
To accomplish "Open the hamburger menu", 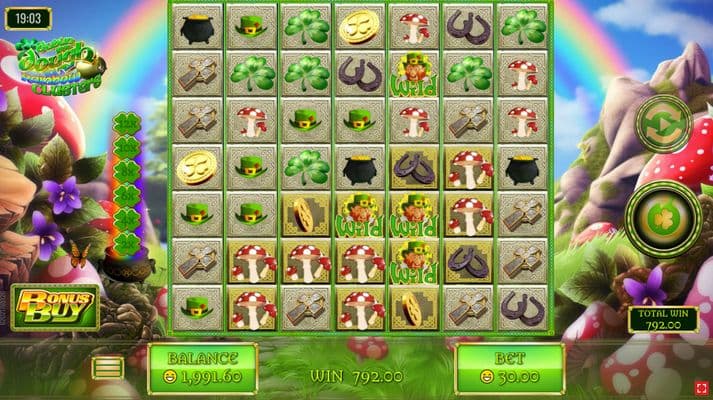I will (108, 368).
